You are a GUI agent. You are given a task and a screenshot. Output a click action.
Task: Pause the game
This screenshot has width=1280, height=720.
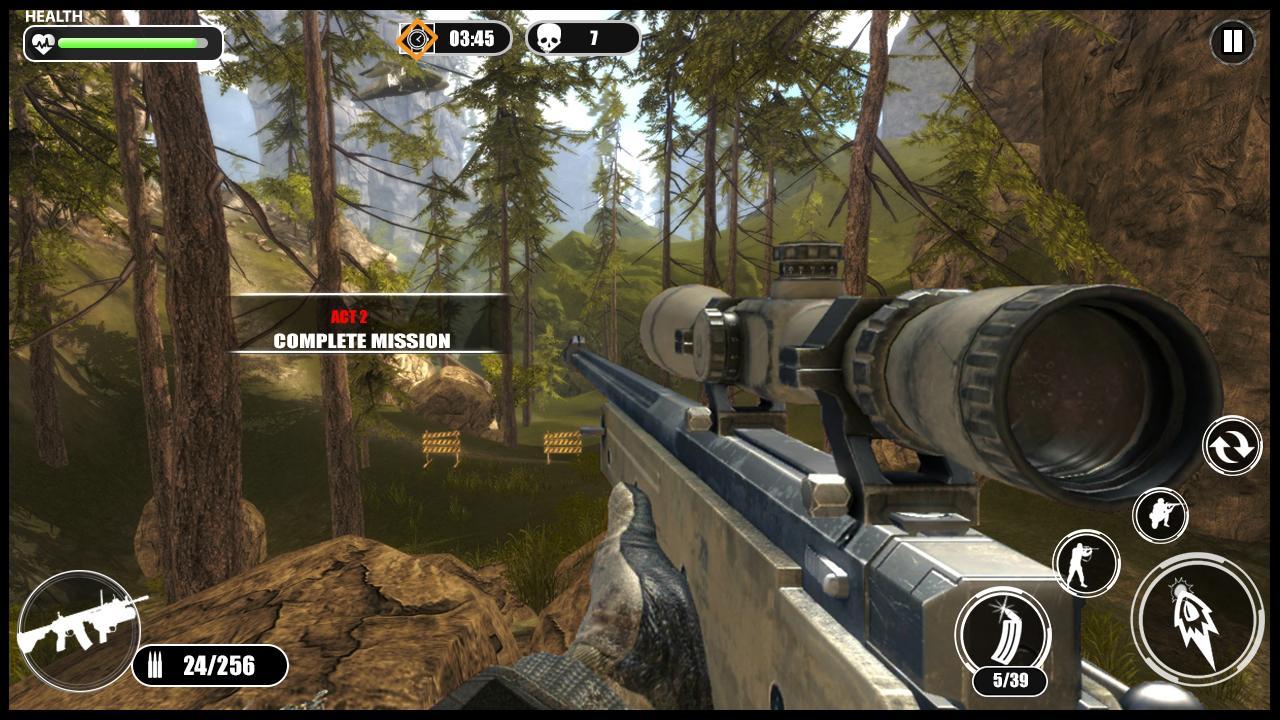[x=1232, y=42]
